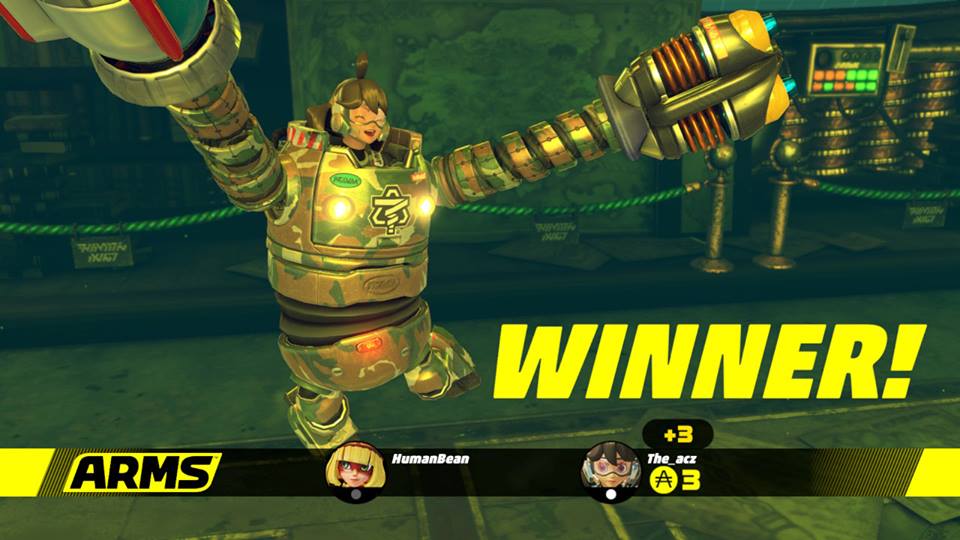The width and height of the screenshot is (960, 540).
Task: Select HumanBean's player portrait
Action: pos(355,468)
